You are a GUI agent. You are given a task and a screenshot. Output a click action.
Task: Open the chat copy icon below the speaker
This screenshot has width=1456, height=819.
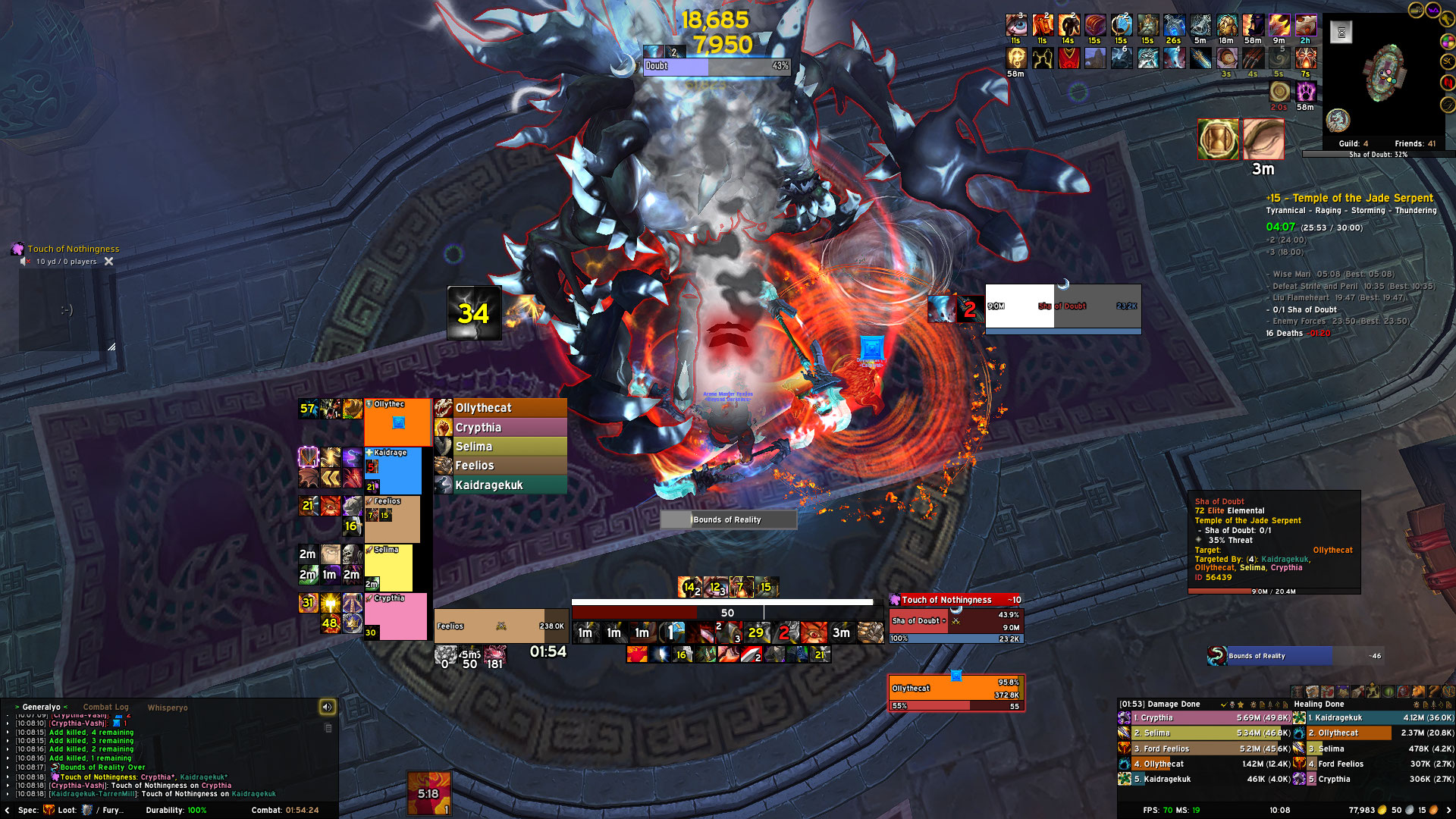coord(328,728)
